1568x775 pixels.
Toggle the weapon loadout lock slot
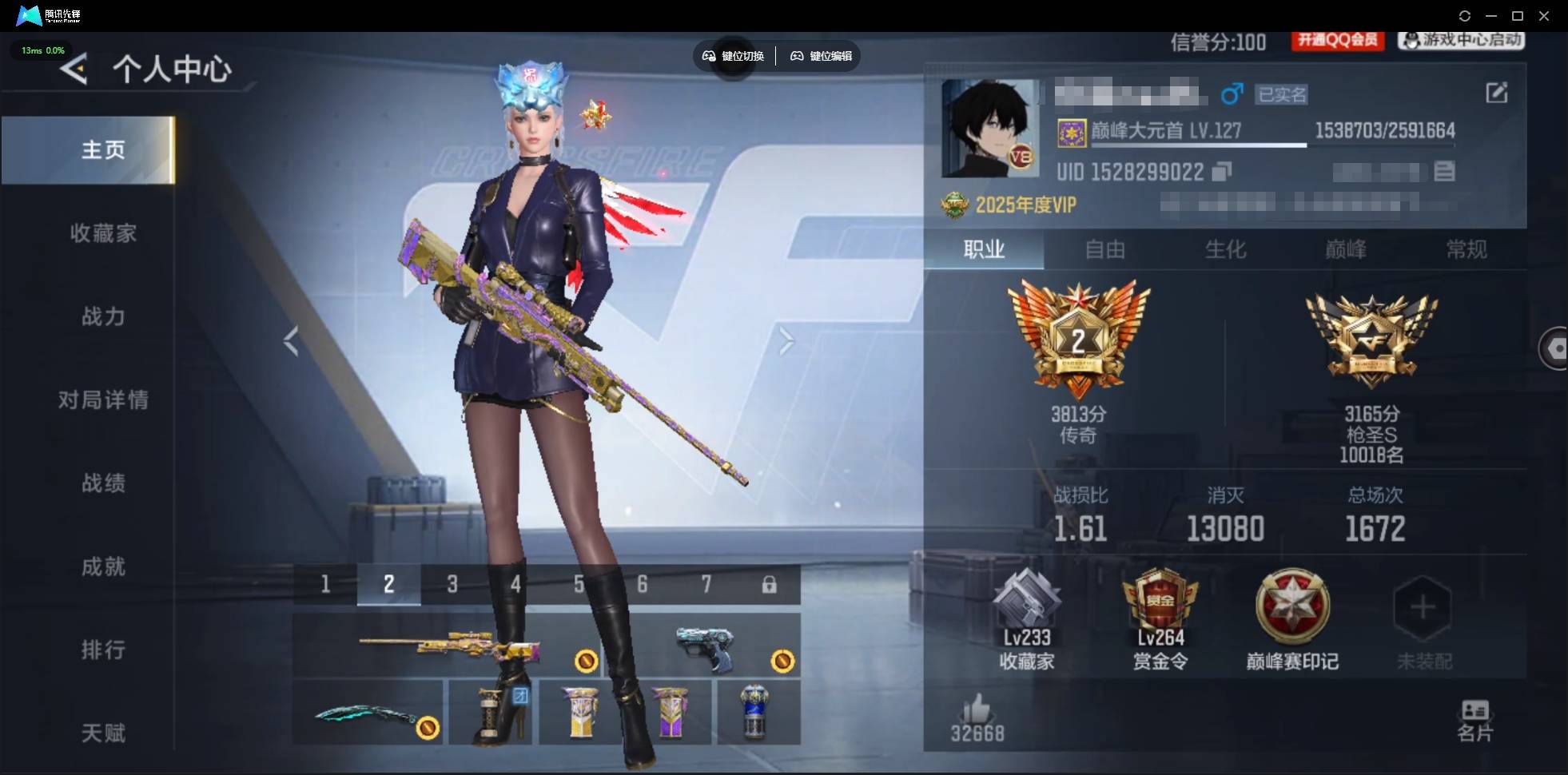coord(770,584)
